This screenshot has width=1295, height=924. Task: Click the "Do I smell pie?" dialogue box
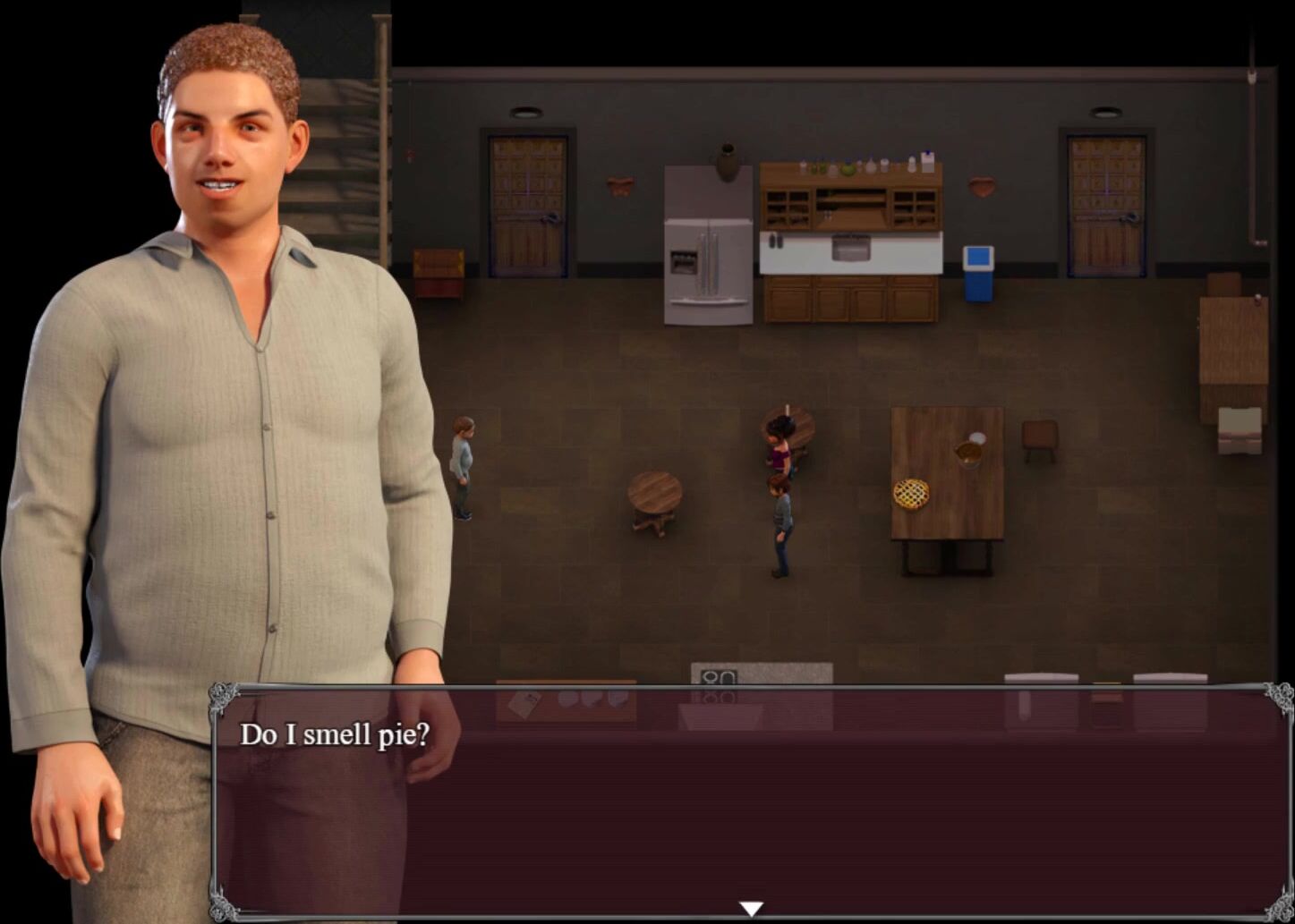(750, 801)
